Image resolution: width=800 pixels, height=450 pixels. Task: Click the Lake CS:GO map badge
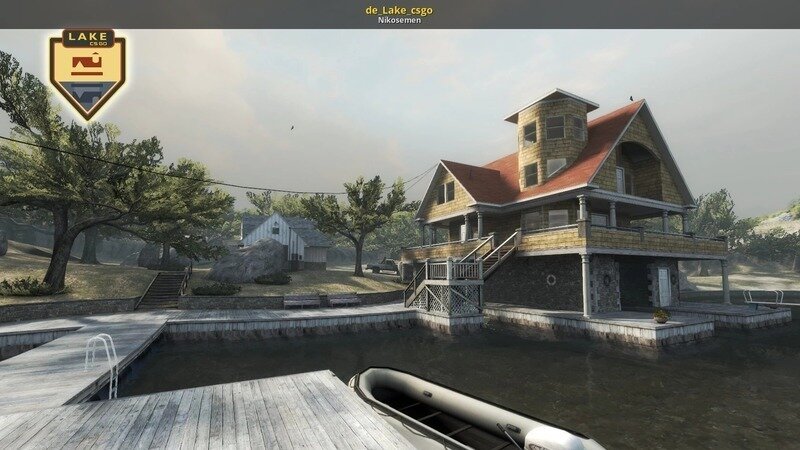[88, 72]
